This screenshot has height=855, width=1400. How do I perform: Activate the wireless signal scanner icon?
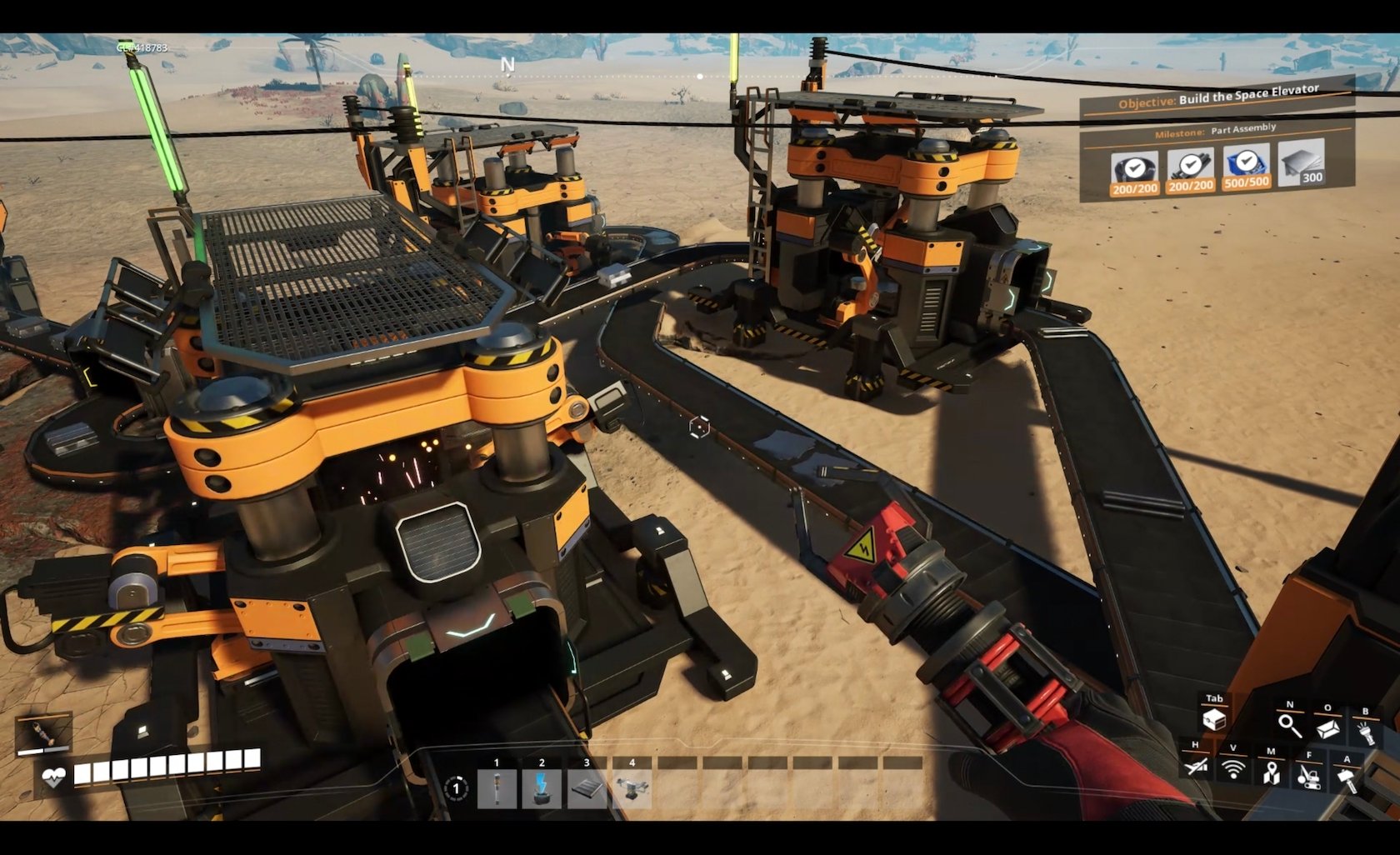coord(1233,769)
